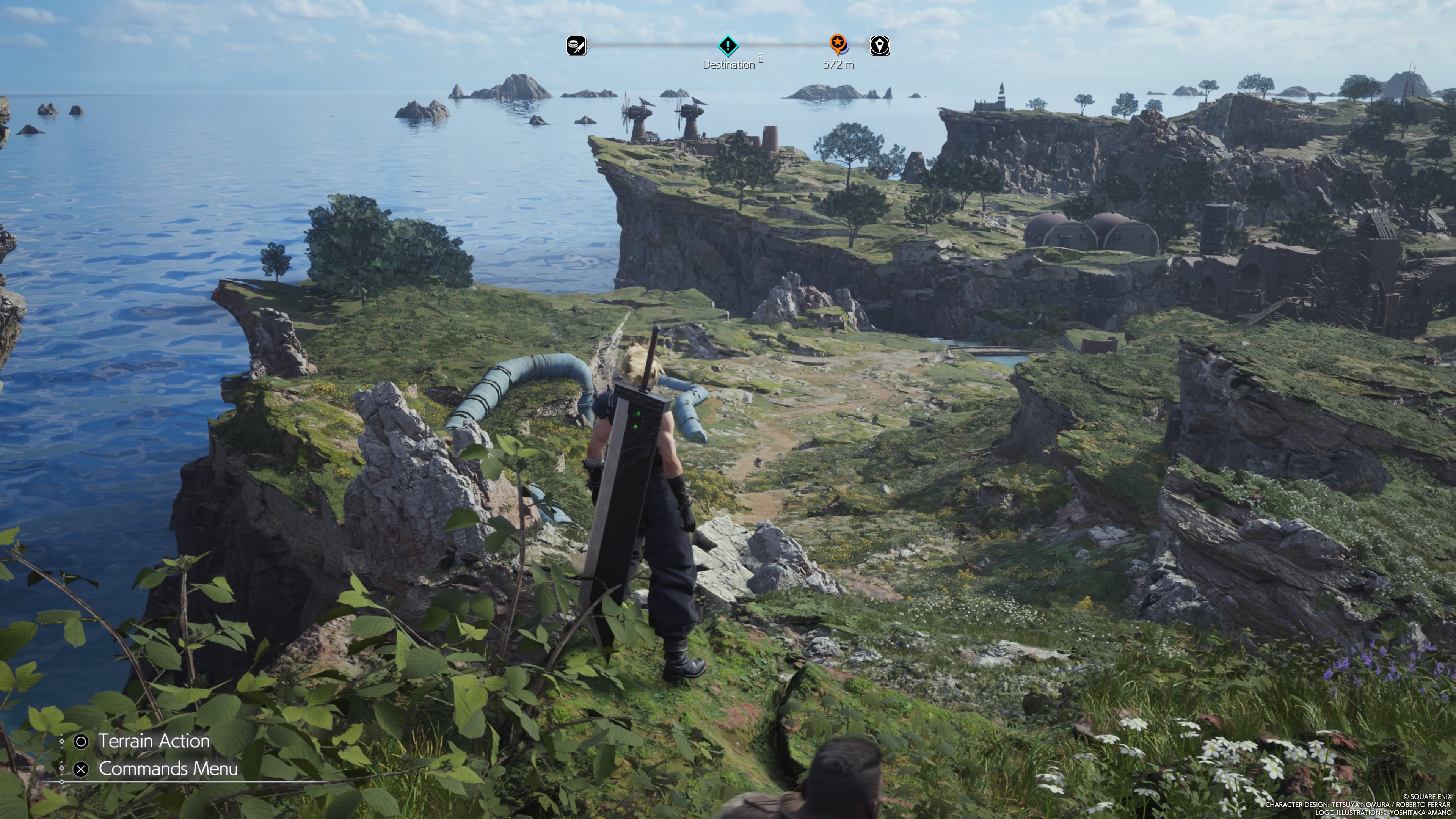1456x819 pixels.
Task: Click the cyan Destination marker on the compass
Action: (x=728, y=45)
